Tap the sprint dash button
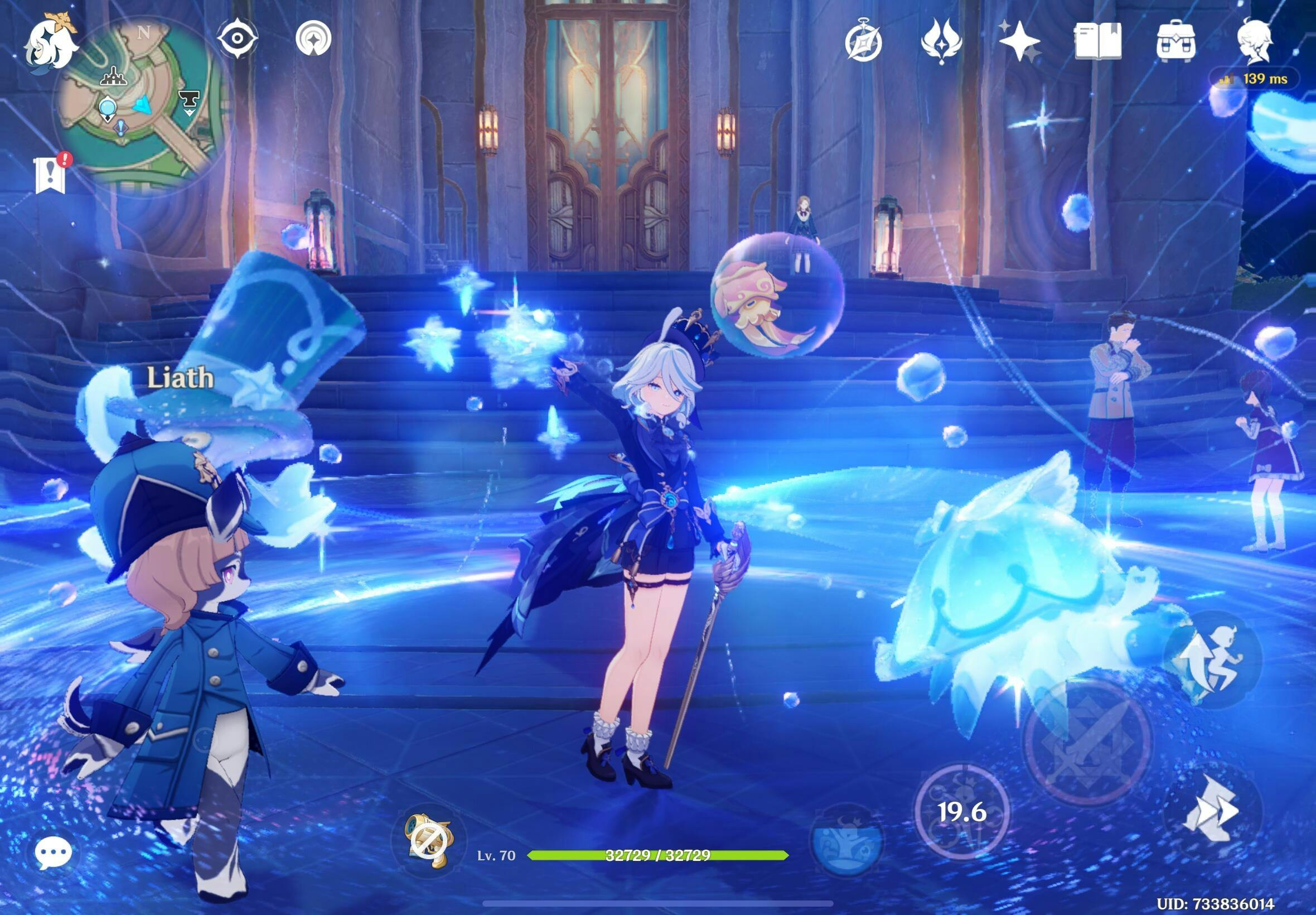This screenshot has height=915, width=1316. click(x=1213, y=811)
